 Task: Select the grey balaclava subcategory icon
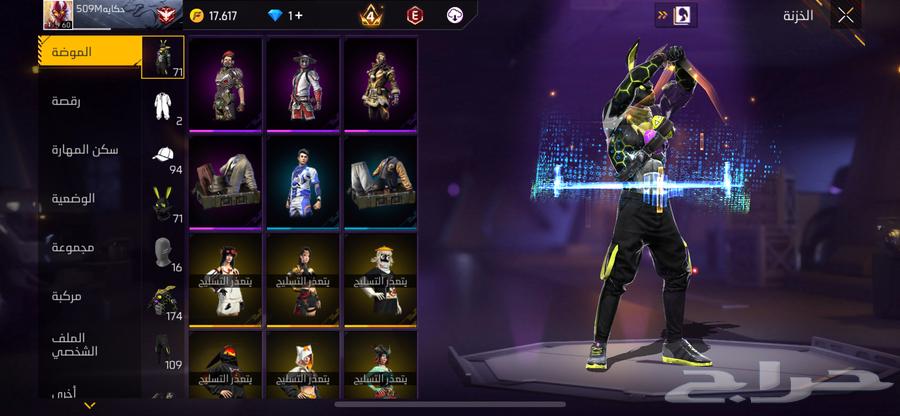click(163, 252)
